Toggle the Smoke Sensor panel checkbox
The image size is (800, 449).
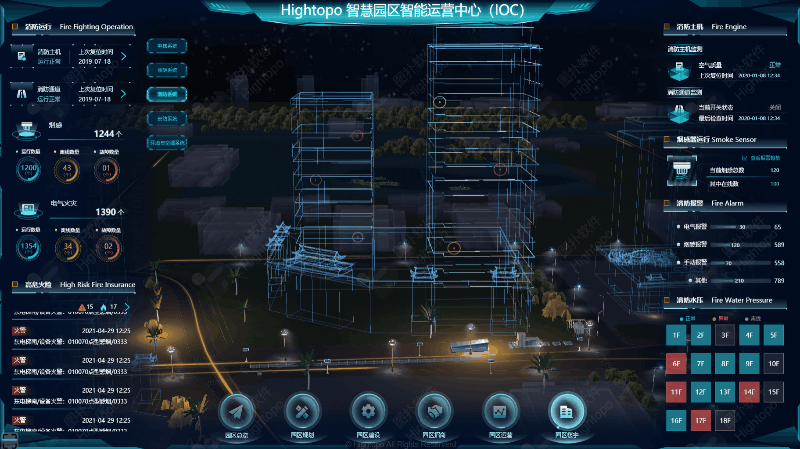742,158
